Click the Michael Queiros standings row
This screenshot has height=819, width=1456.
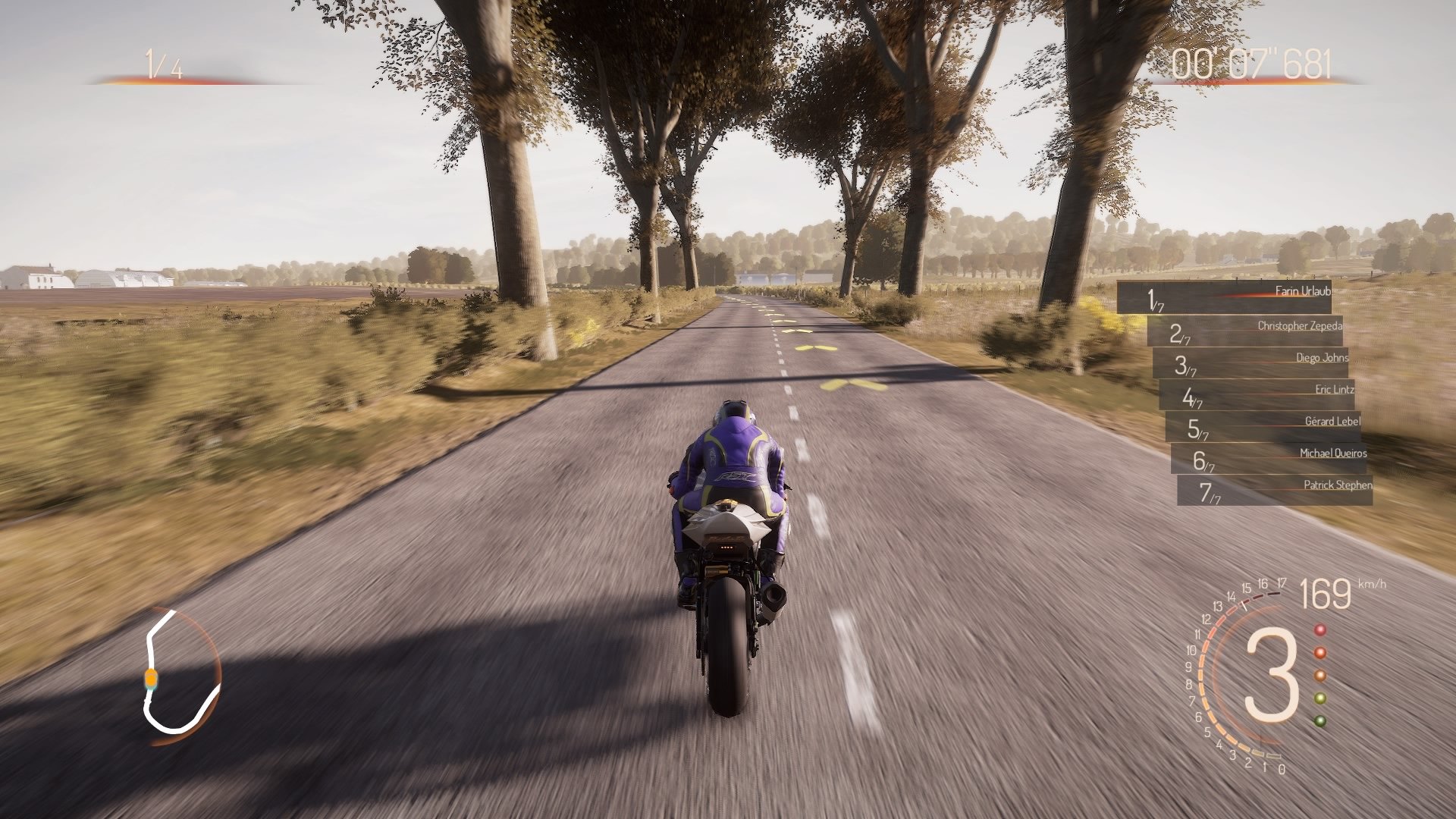coord(1332,453)
